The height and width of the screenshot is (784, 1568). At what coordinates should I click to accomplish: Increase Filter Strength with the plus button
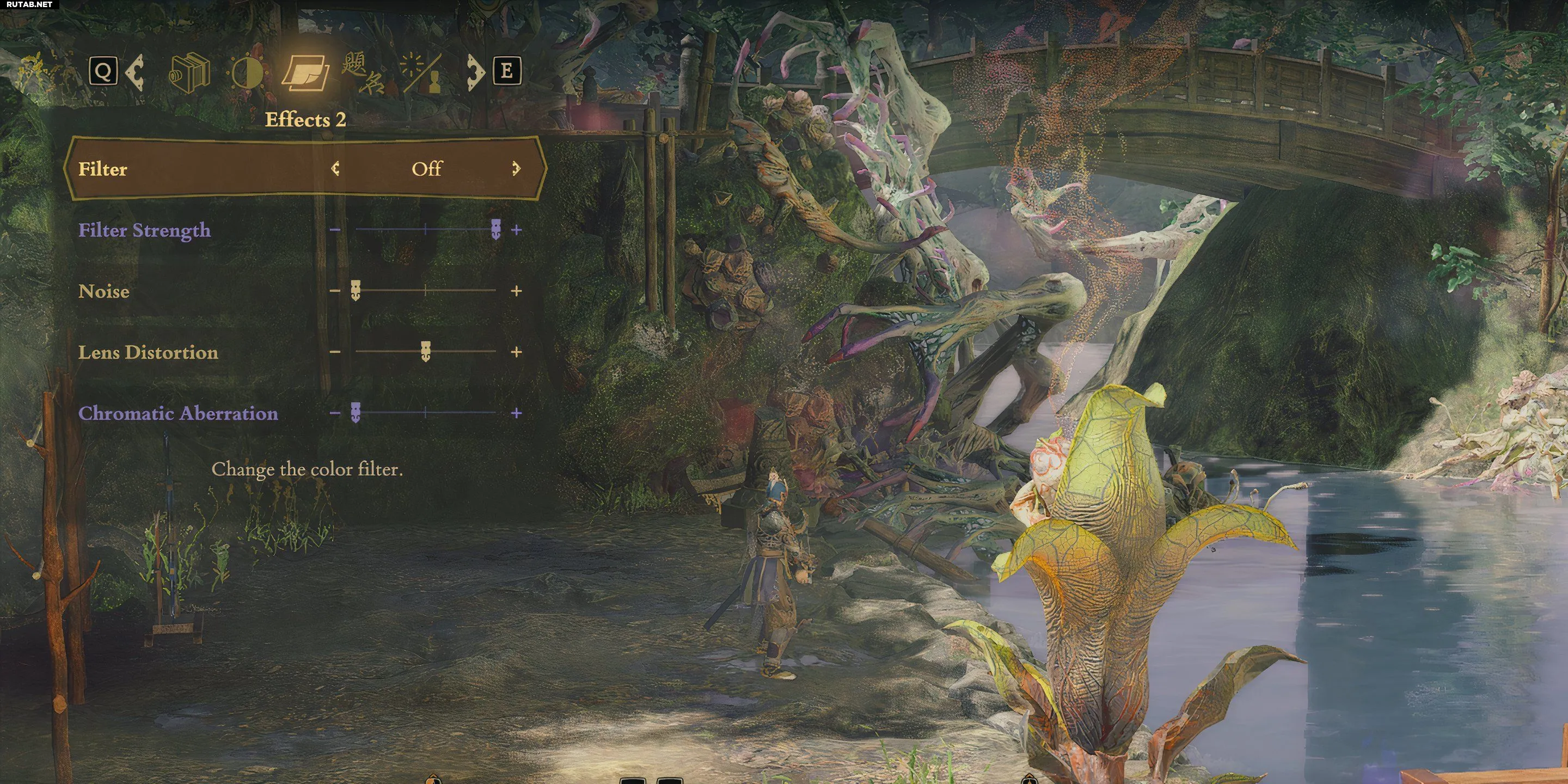516,230
